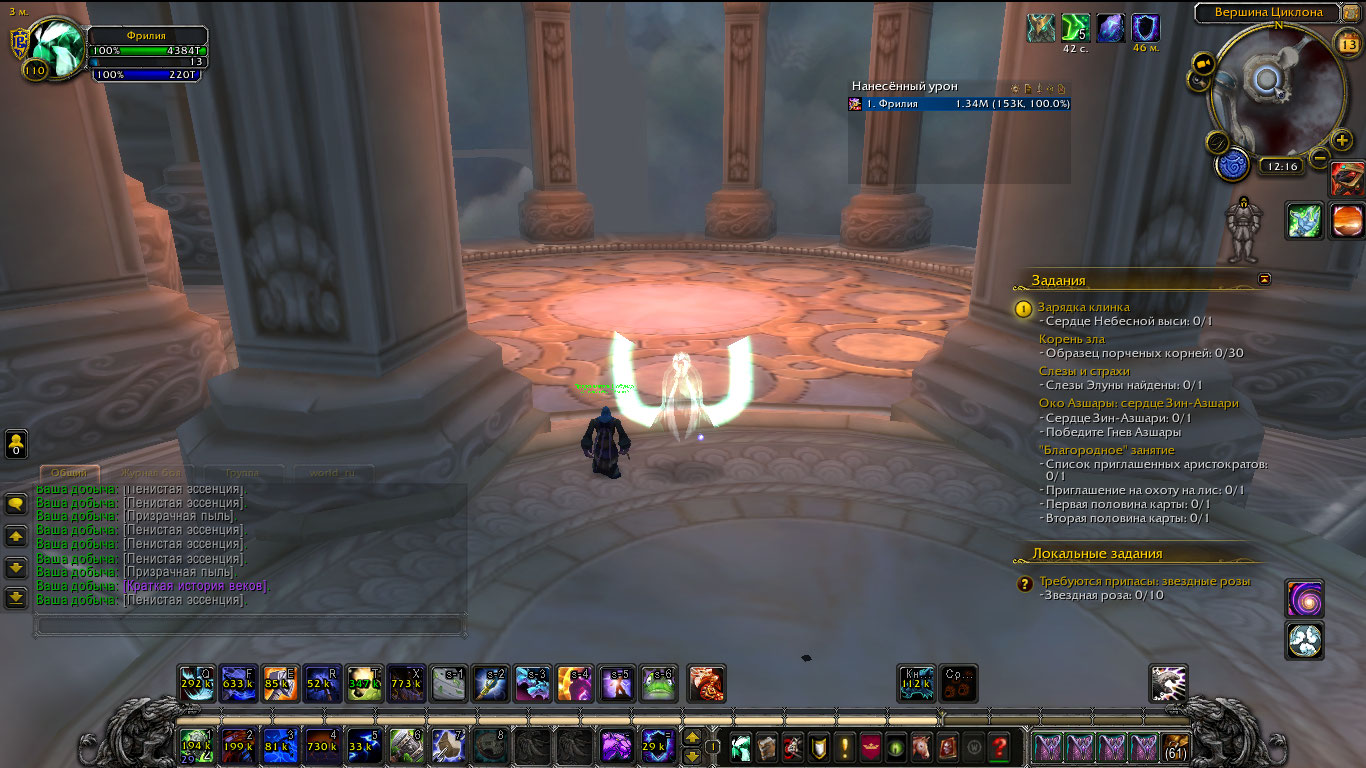
Task: Cast the lightning ability on slot 3
Action: pyautogui.click(x=280, y=746)
